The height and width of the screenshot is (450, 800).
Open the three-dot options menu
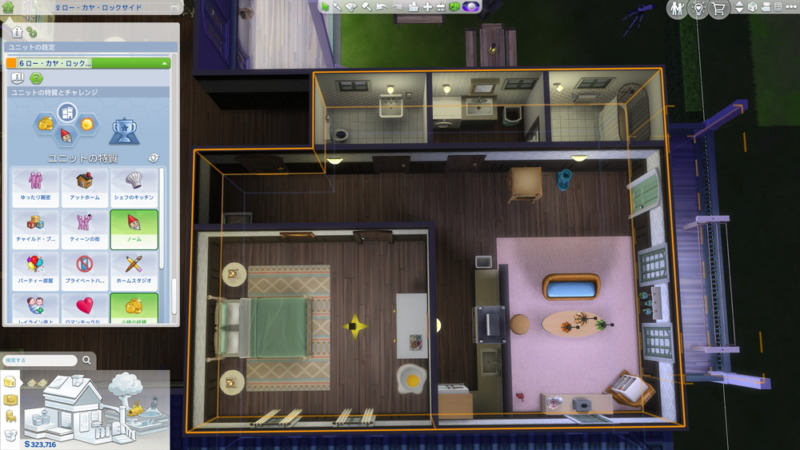pyautogui.click(x=790, y=8)
